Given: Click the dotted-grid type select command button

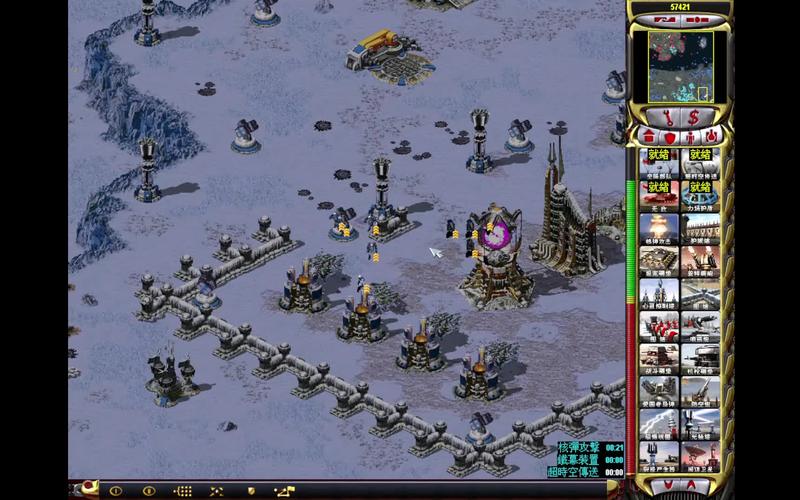Looking at the screenshot, I should pyautogui.click(x=182, y=491).
